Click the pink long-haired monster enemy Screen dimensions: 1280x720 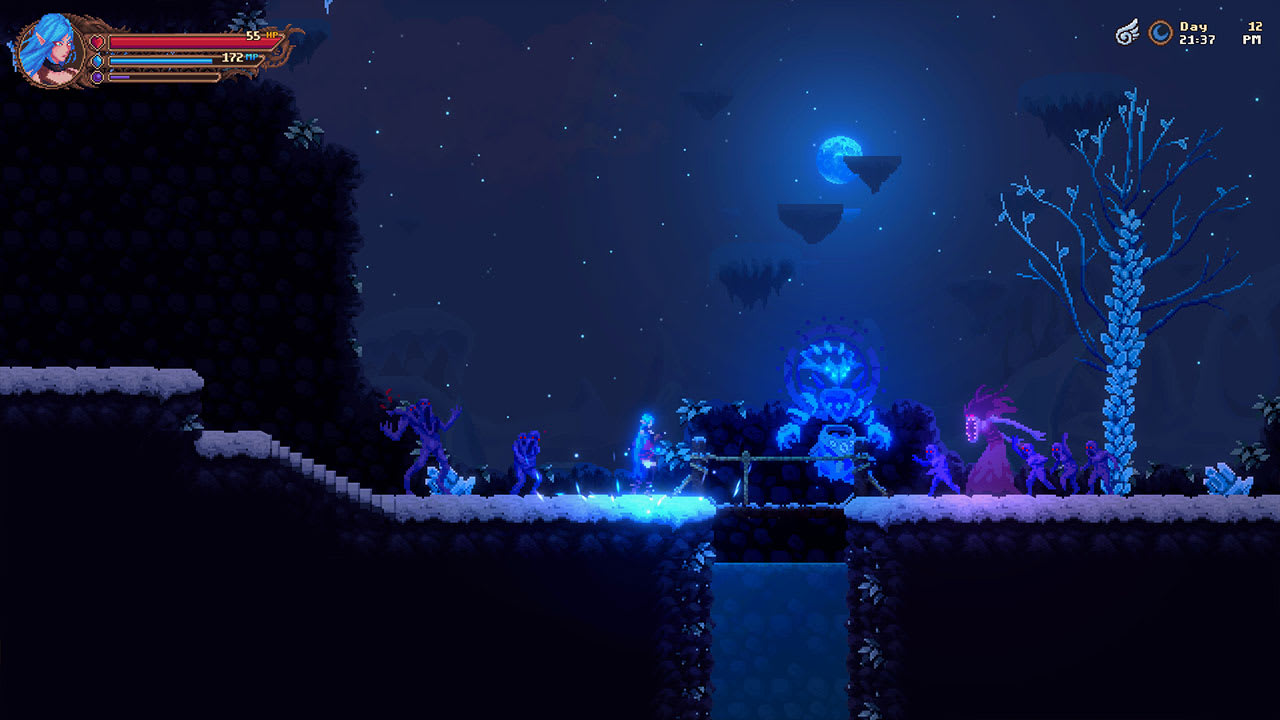pos(992,440)
